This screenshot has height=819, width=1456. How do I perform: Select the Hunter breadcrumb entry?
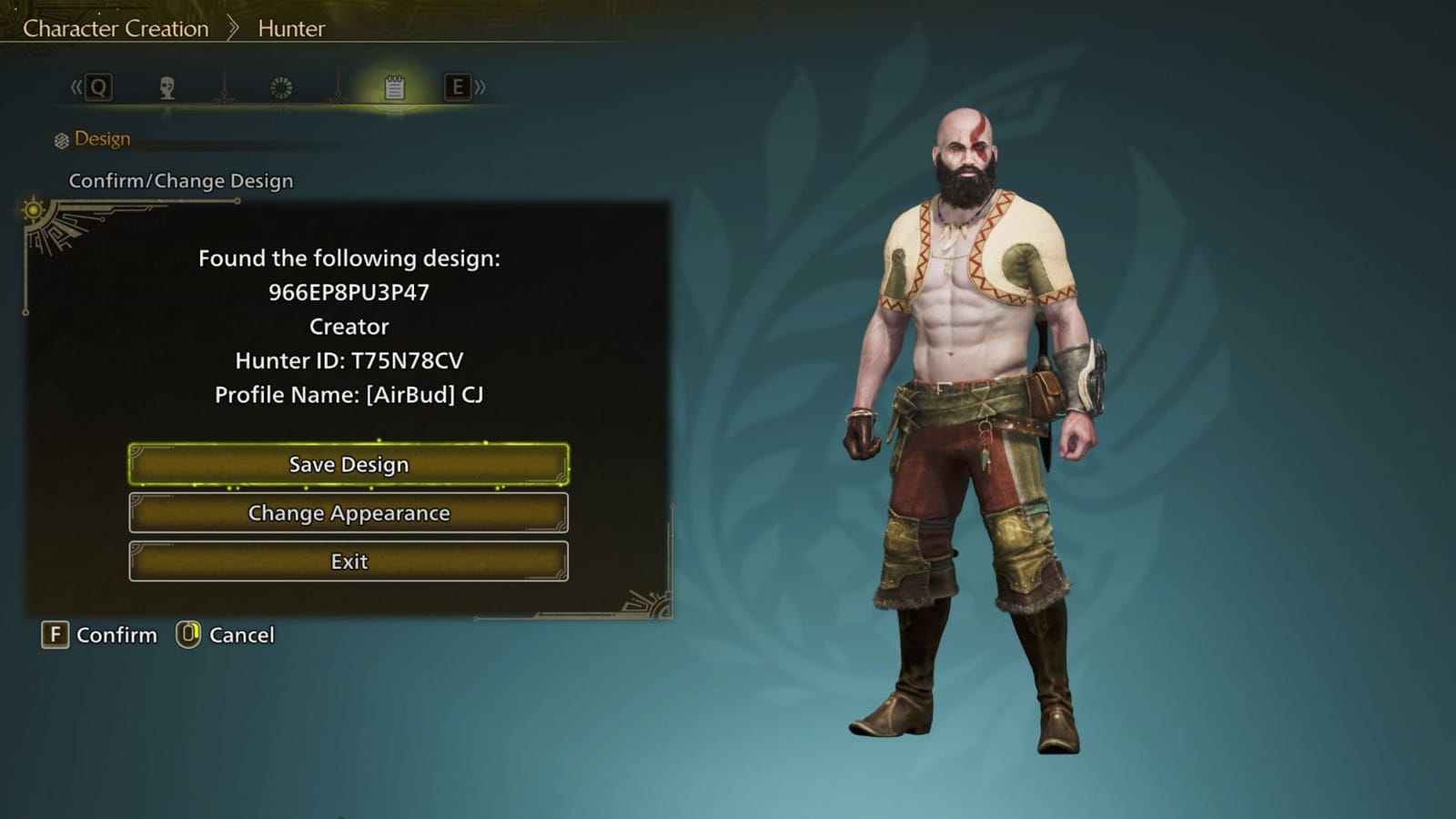coord(293,28)
